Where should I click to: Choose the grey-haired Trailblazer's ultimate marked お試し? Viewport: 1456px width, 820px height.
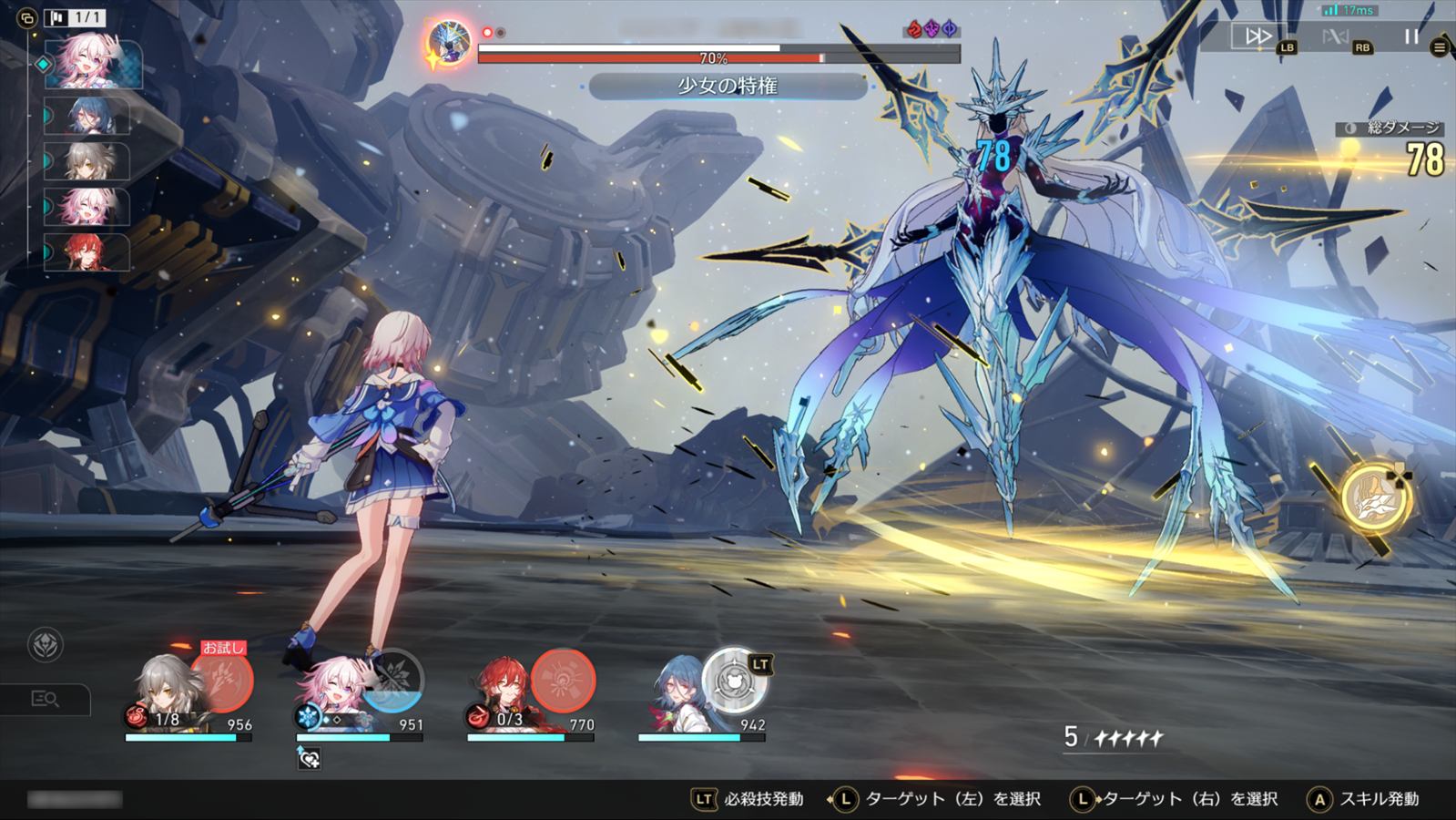pos(221,680)
